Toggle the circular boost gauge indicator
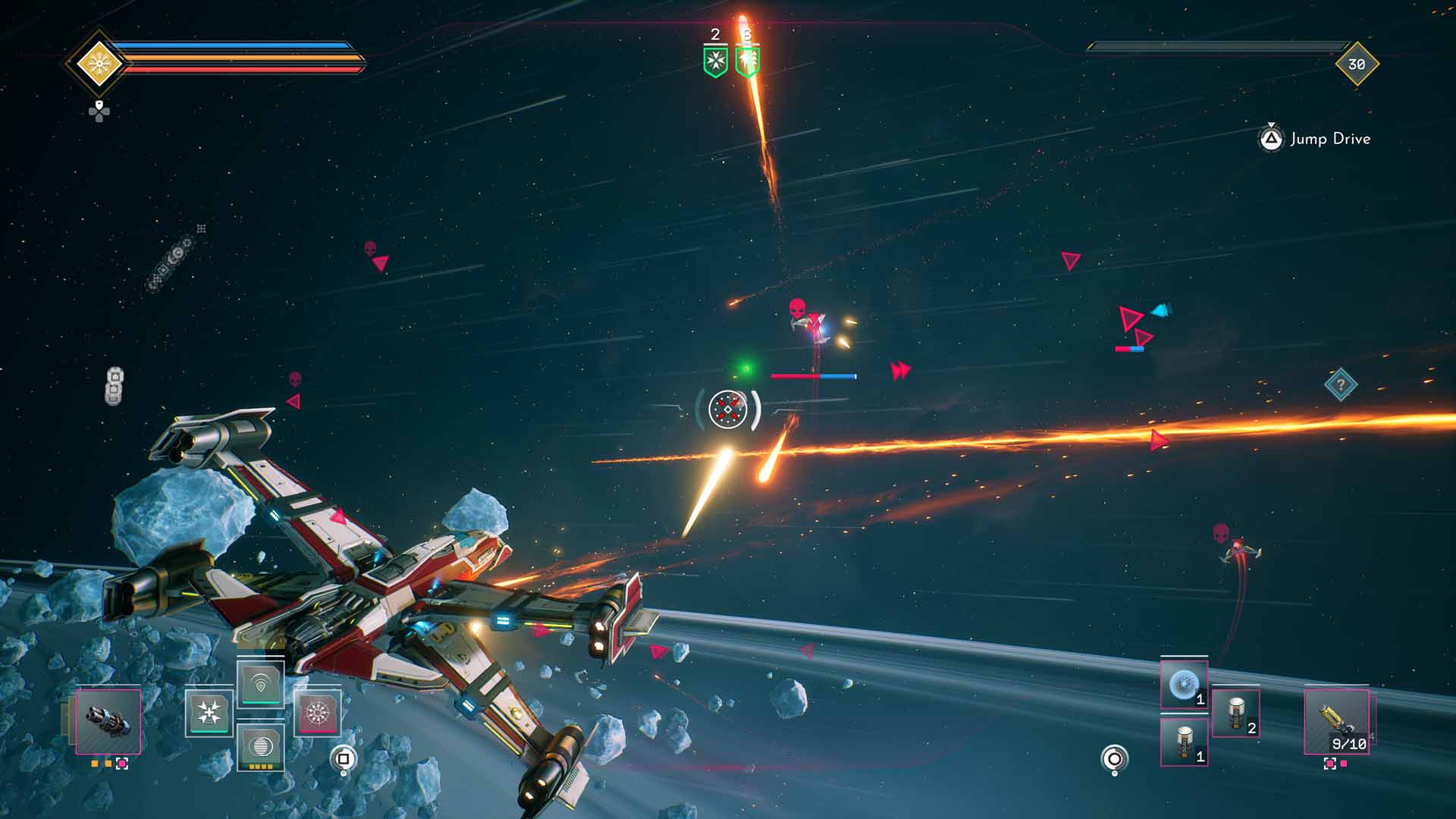The height and width of the screenshot is (819, 1456). [1114, 759]
